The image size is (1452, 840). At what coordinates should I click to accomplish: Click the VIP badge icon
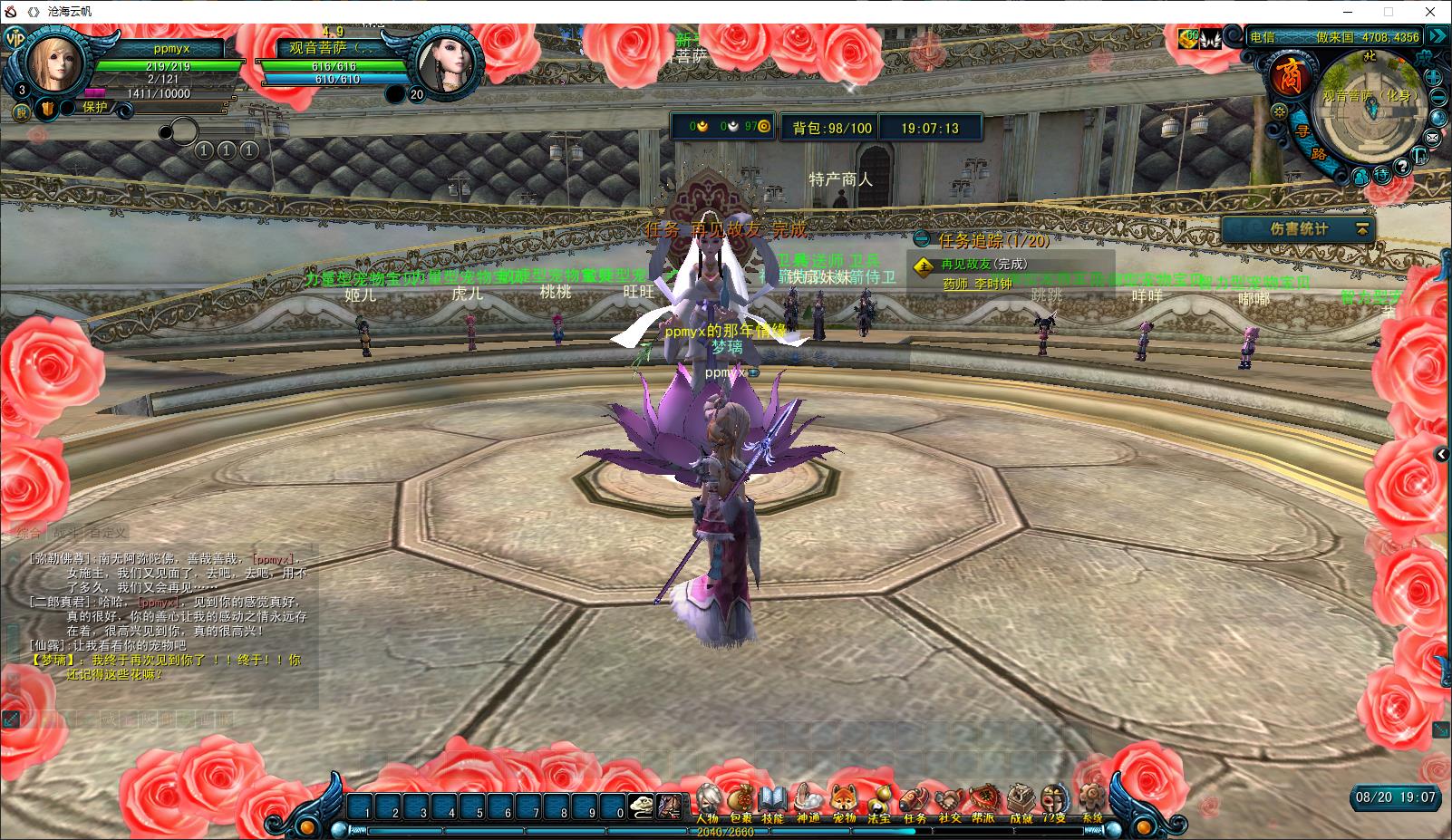click(15, 39)
